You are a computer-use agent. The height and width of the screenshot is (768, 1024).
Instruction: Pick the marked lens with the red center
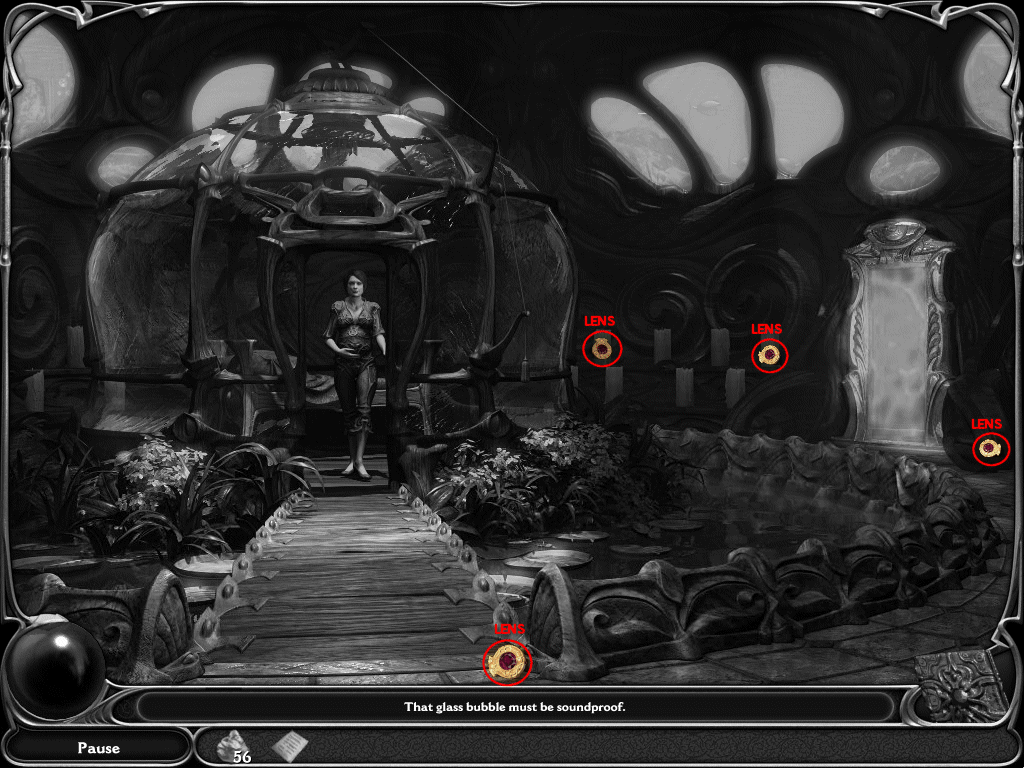point(508,662)
